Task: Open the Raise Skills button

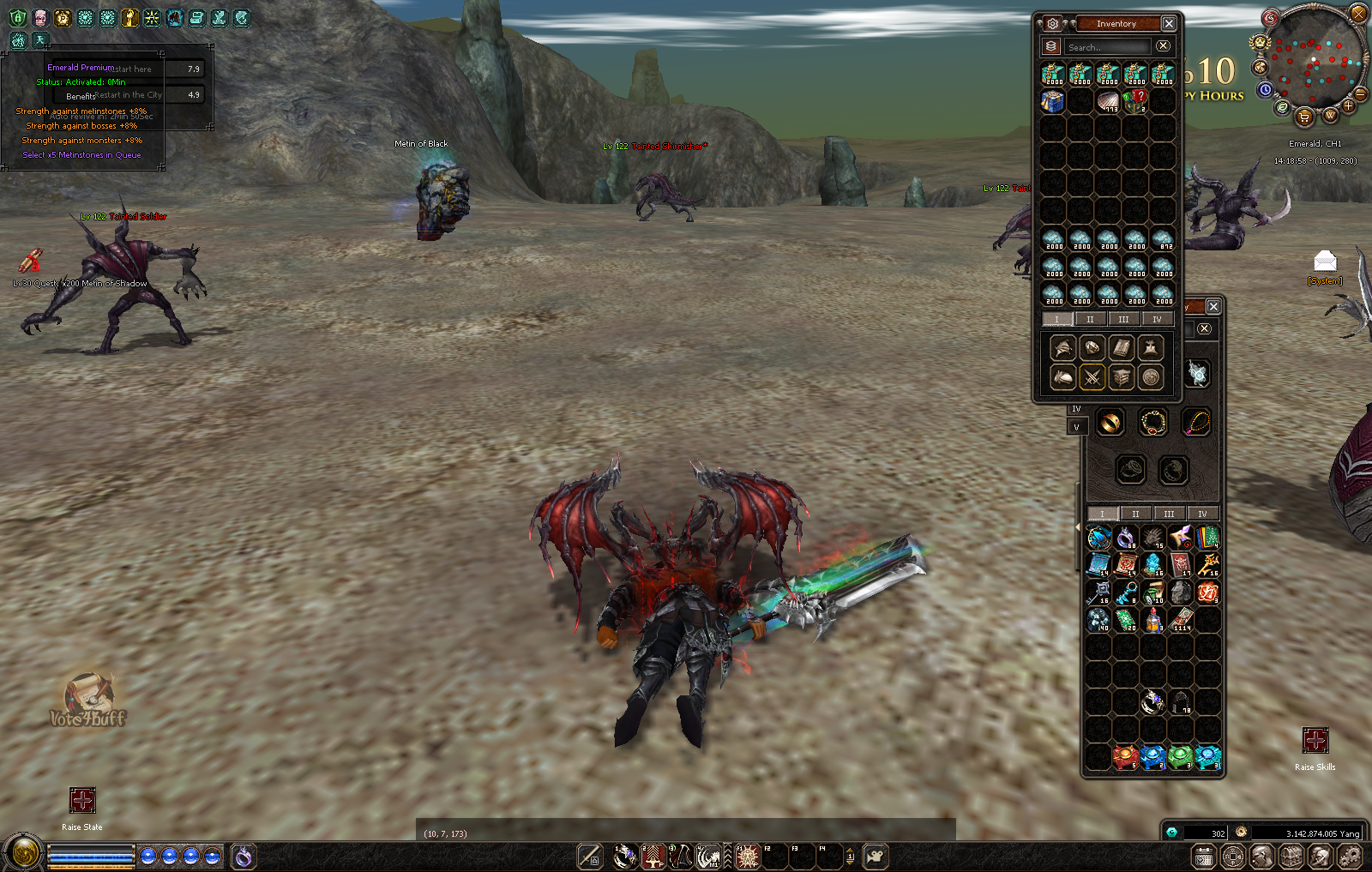Action: pyautogui.click(x=1315, y=741)
